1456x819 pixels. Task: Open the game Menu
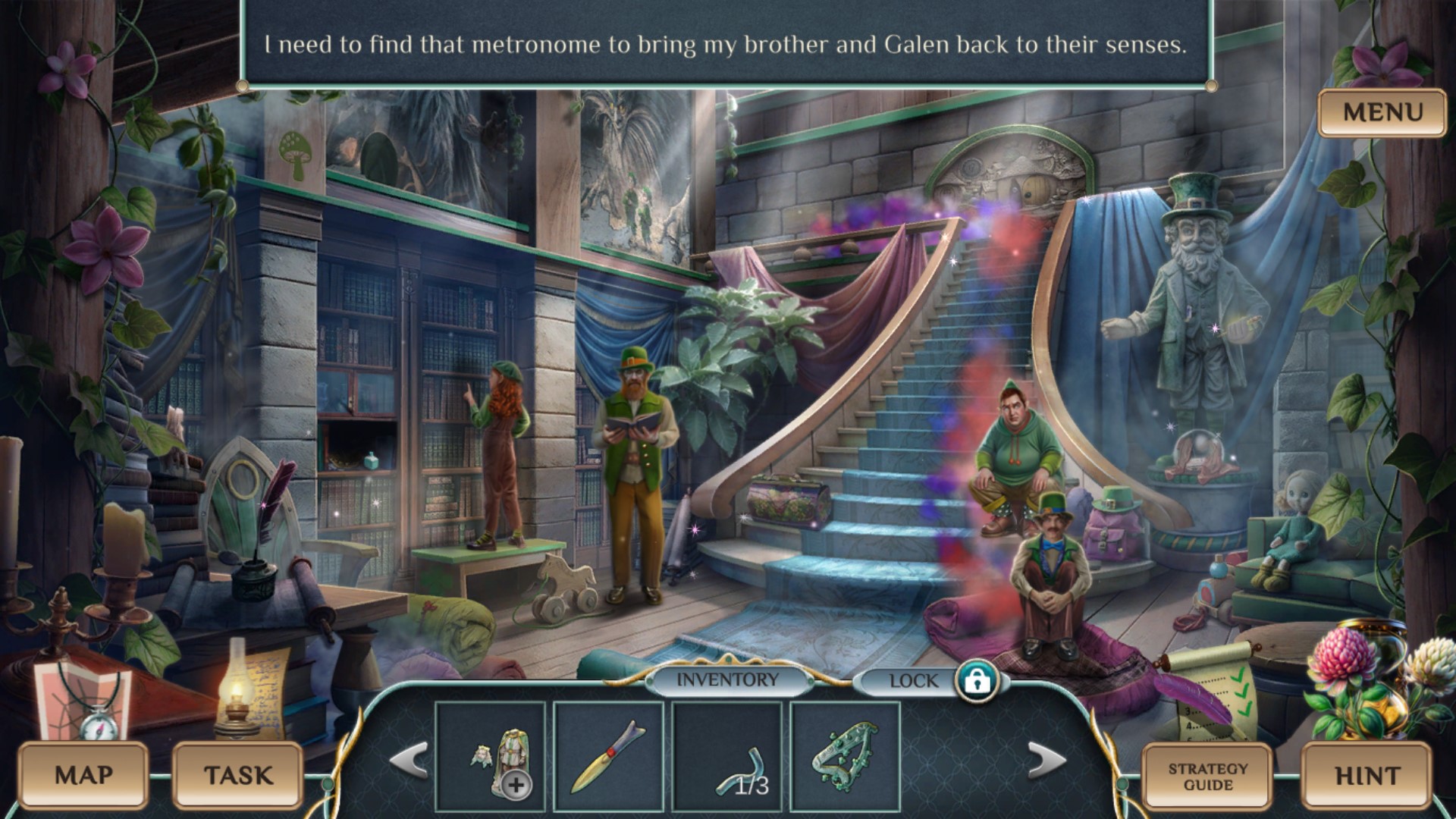[x=1382, y=113]
